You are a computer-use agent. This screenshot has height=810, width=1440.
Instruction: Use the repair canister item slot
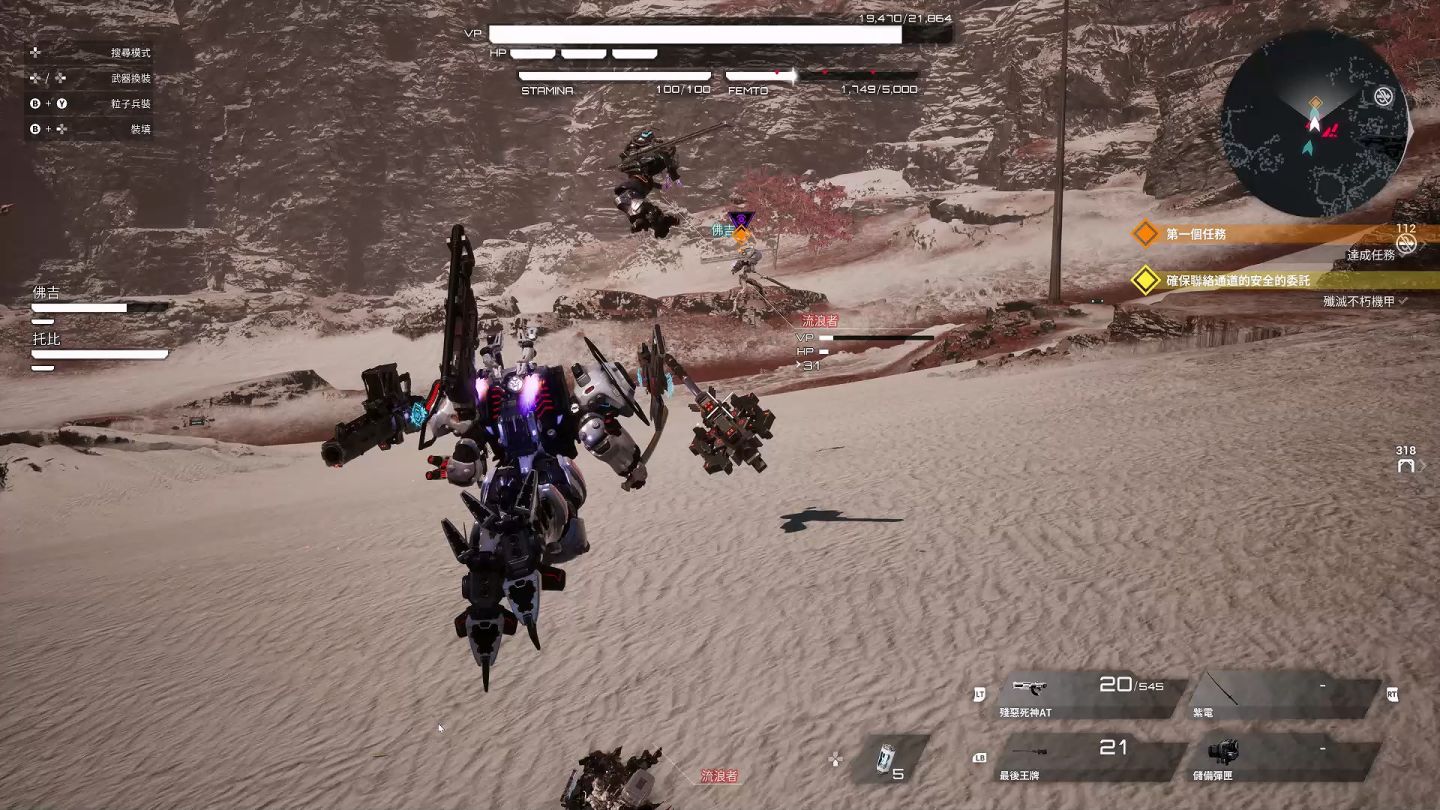point(889,759)
